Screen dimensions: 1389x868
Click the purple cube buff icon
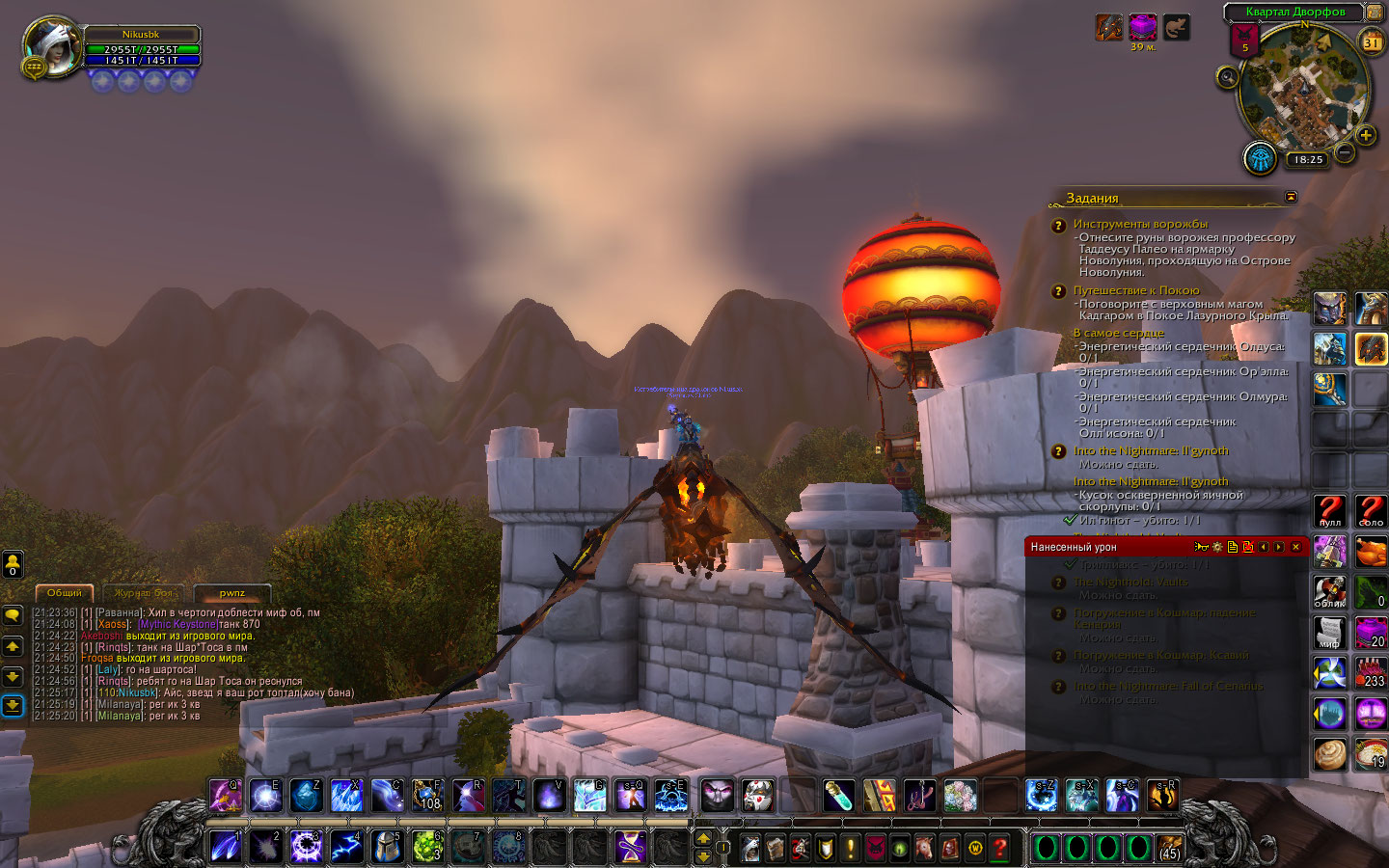tap(1143, 27)
